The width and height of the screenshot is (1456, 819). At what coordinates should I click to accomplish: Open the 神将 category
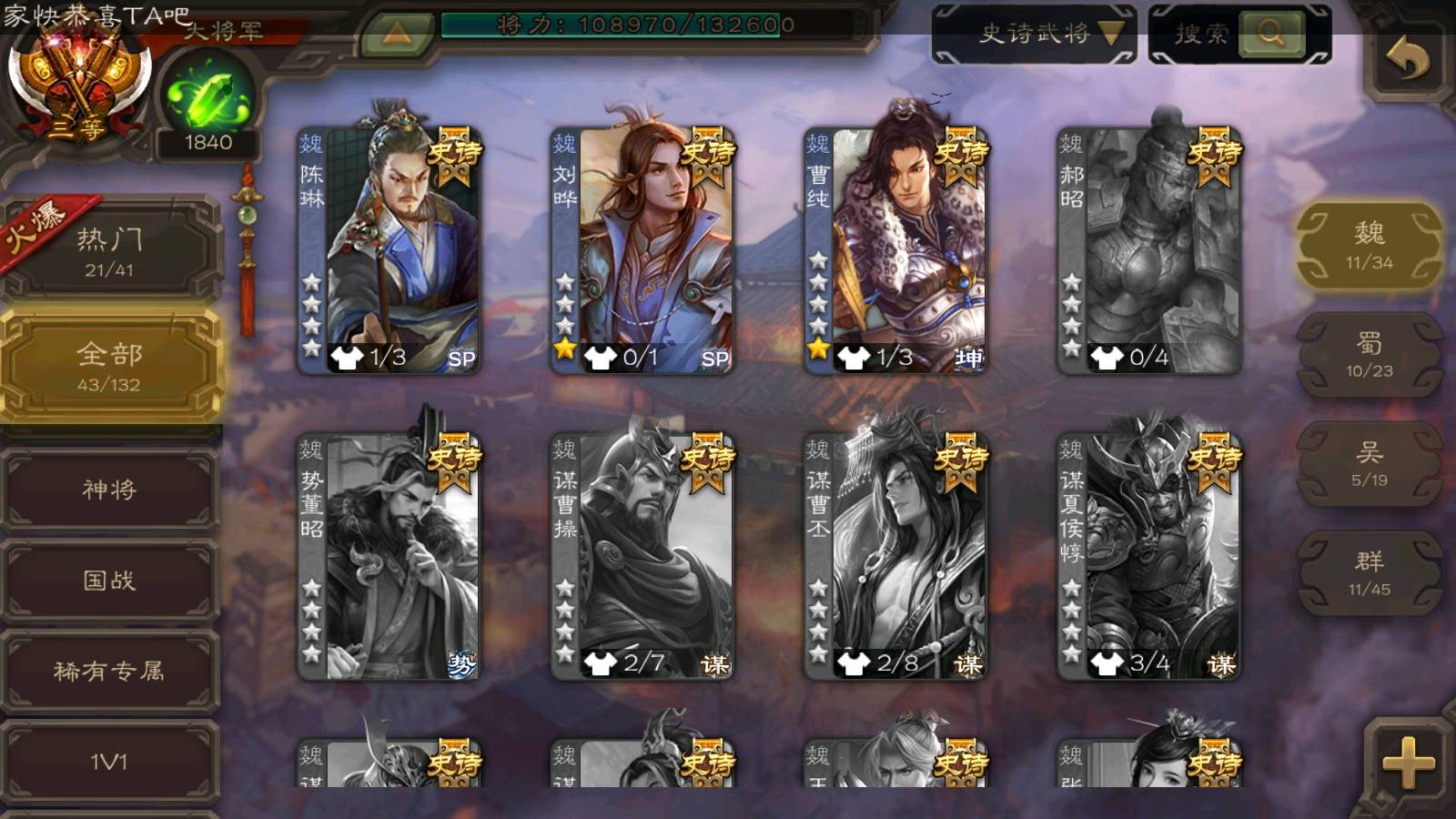(x=109, y=490)
